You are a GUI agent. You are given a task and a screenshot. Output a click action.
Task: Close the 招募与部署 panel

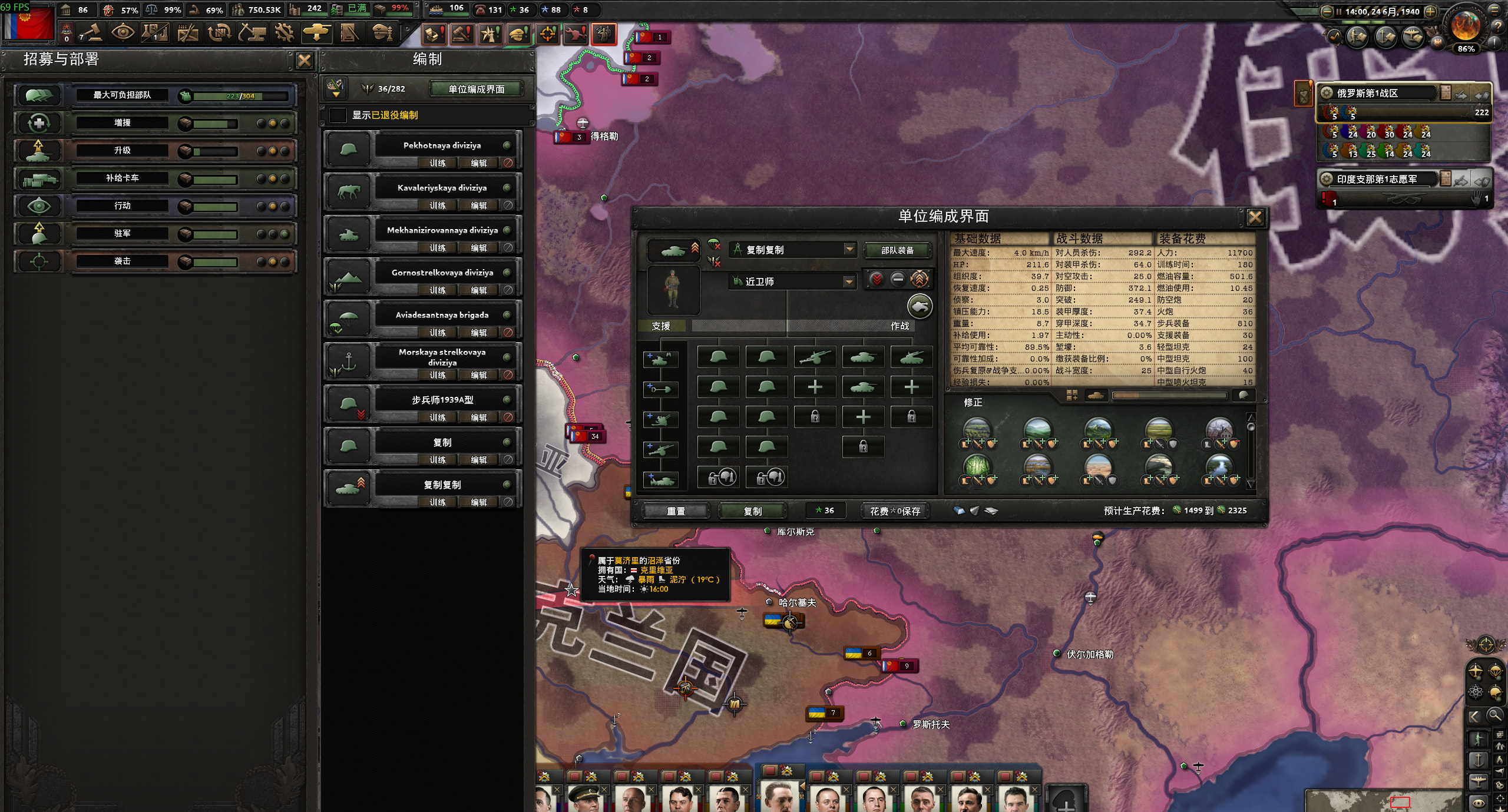coord(304,60)
